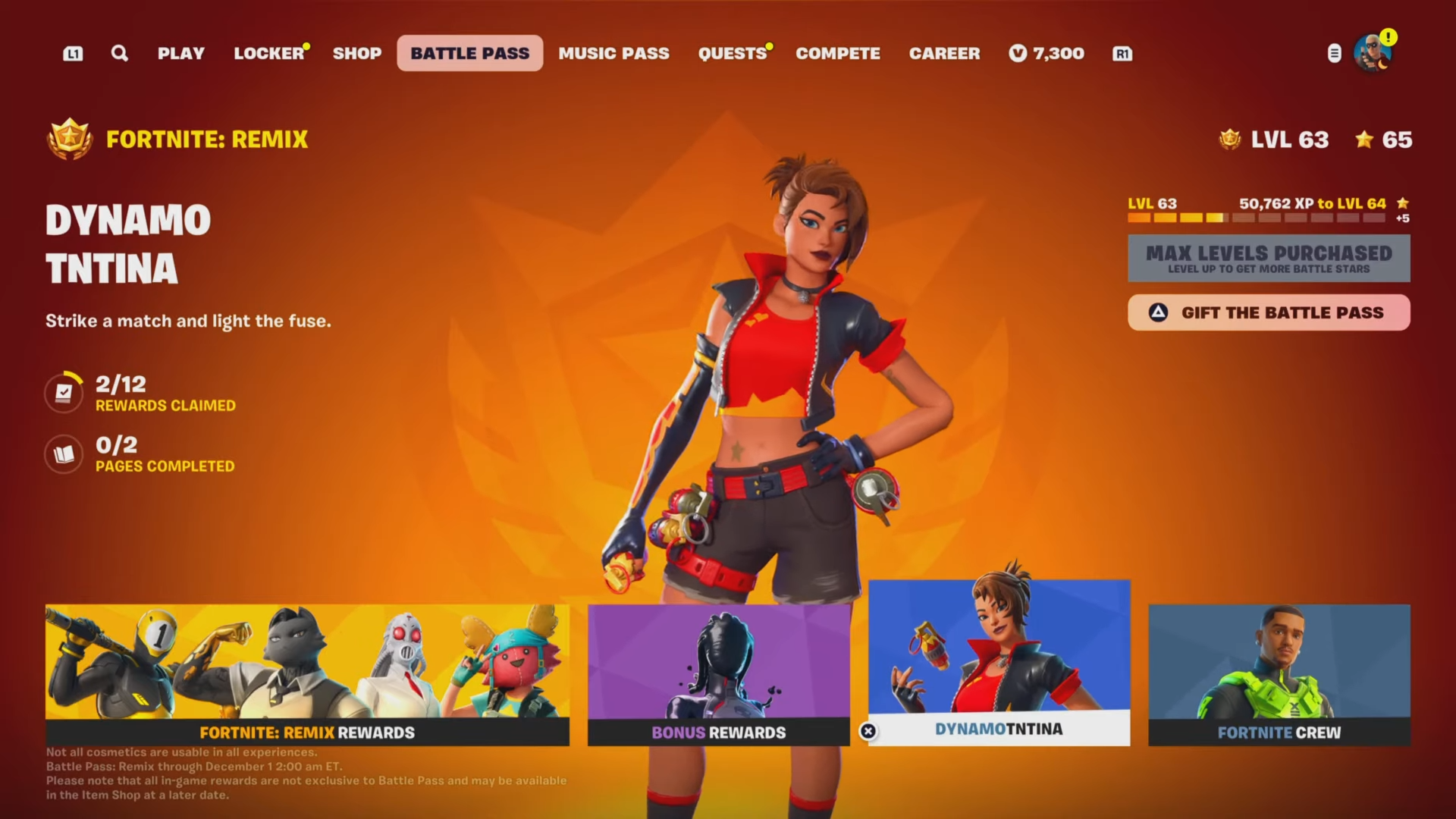Screen dimensions: 1456x819
Task: Click the LVL 63 badge icon
Action: coord(1229,140)
